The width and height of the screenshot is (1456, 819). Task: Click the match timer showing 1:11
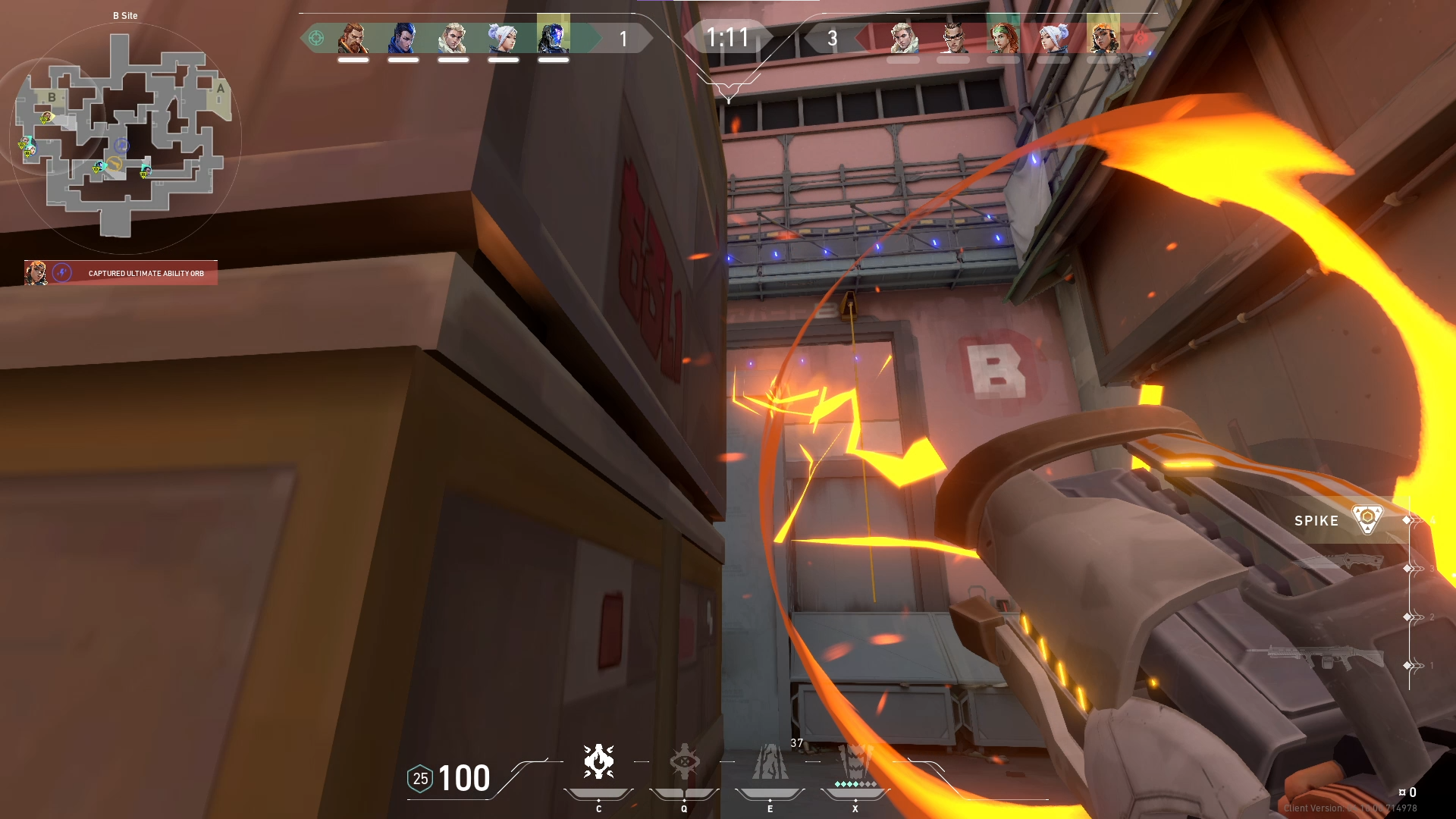pyautogui.click(x=728, y=36)
